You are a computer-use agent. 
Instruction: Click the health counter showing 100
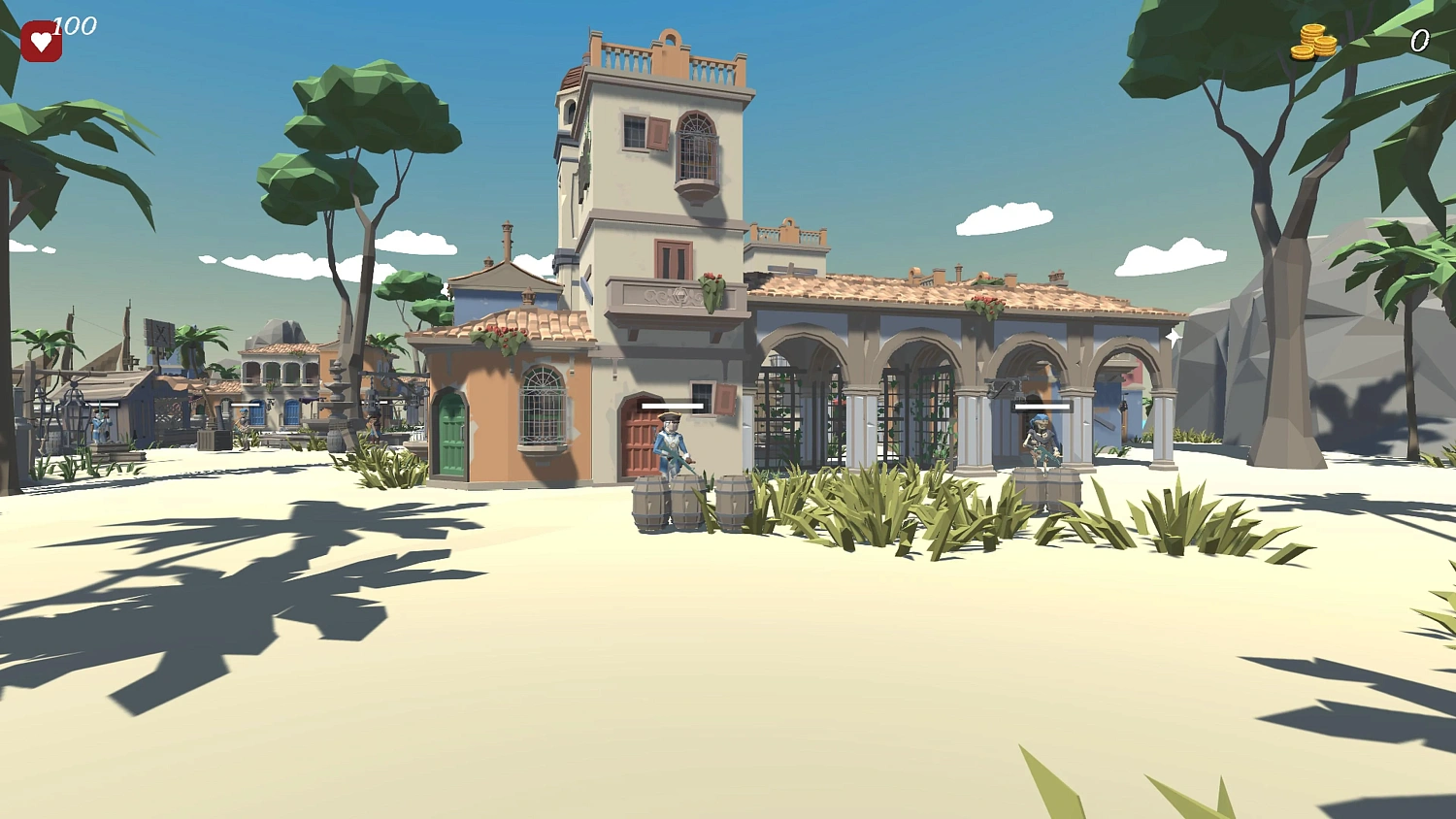(76, 26)
